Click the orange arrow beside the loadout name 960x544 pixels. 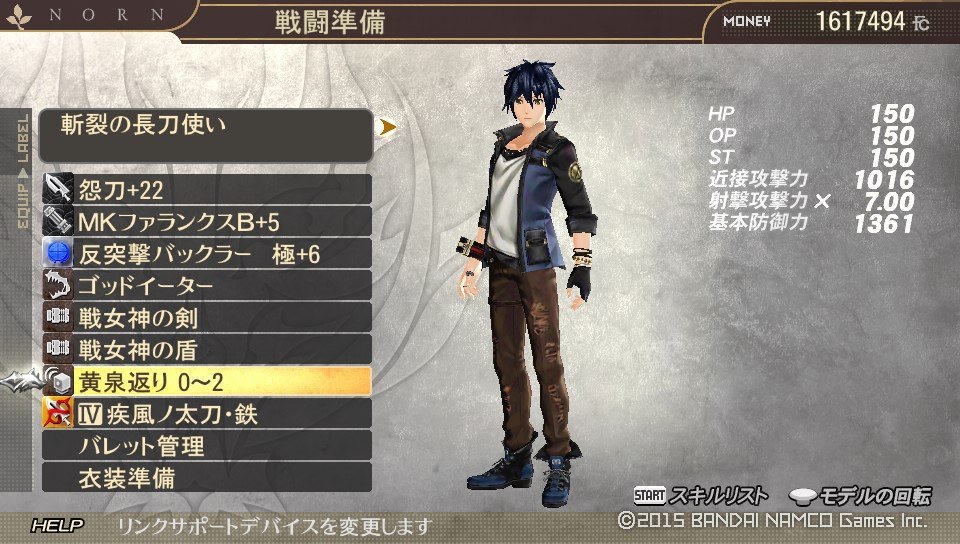[388, 127]
